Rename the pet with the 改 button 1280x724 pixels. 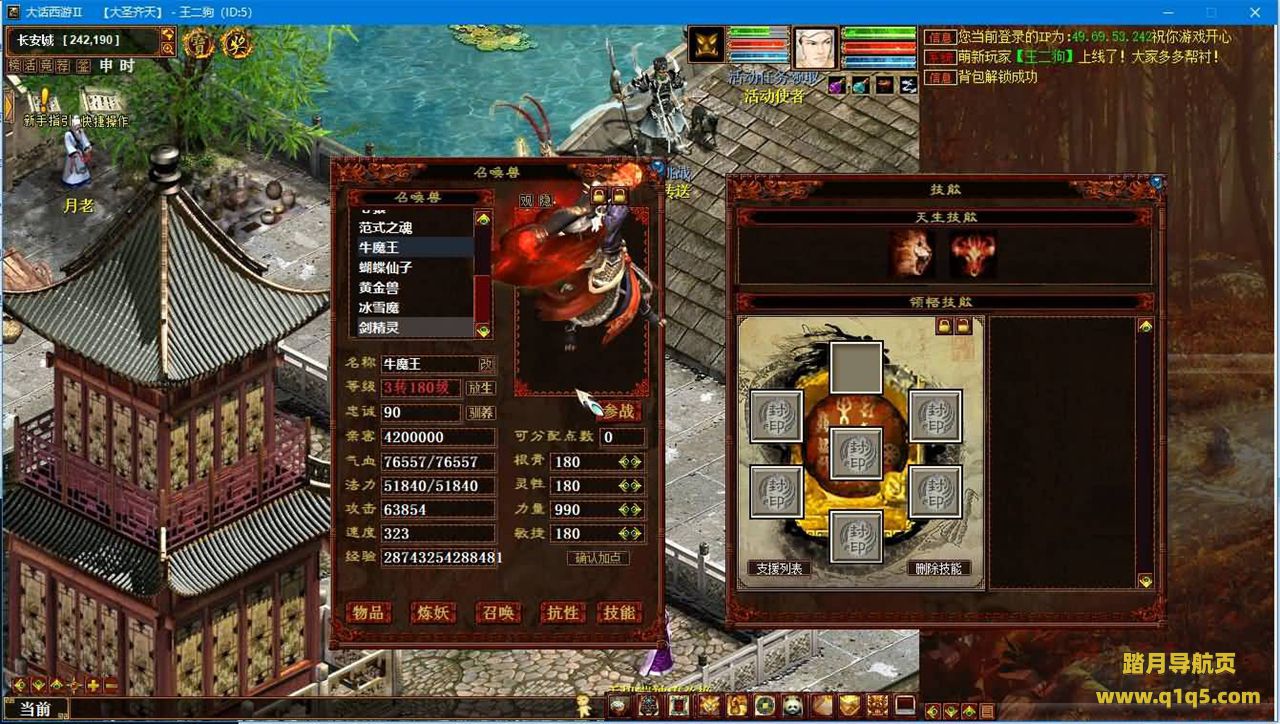[x=487, y=364]
